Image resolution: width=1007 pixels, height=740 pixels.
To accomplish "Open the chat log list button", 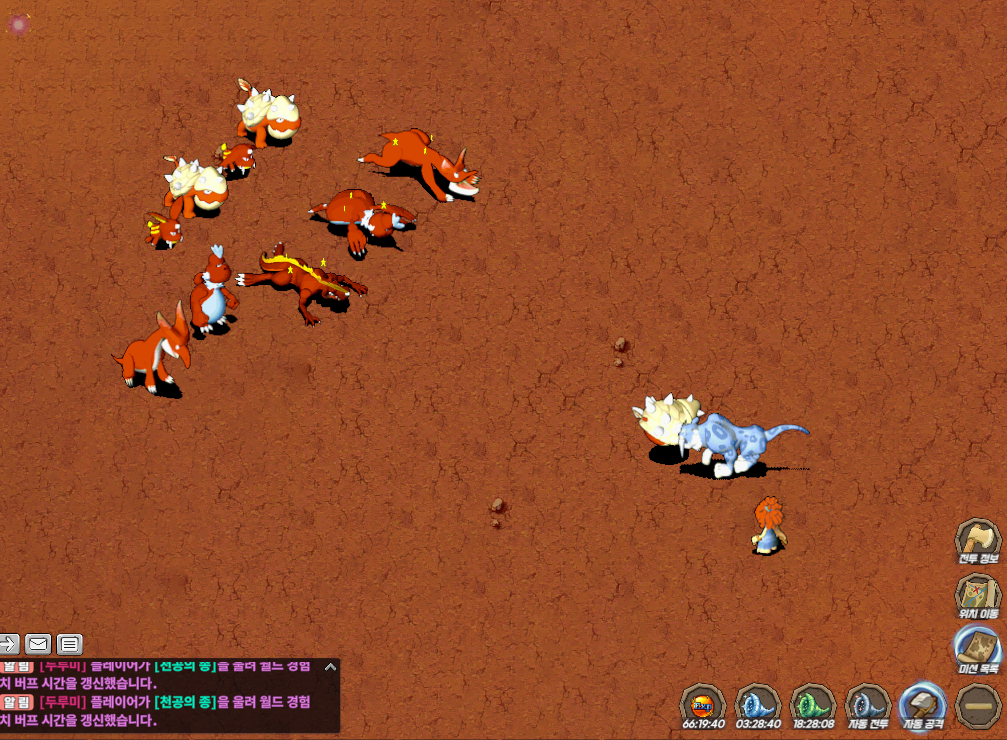I will [69, 644].
